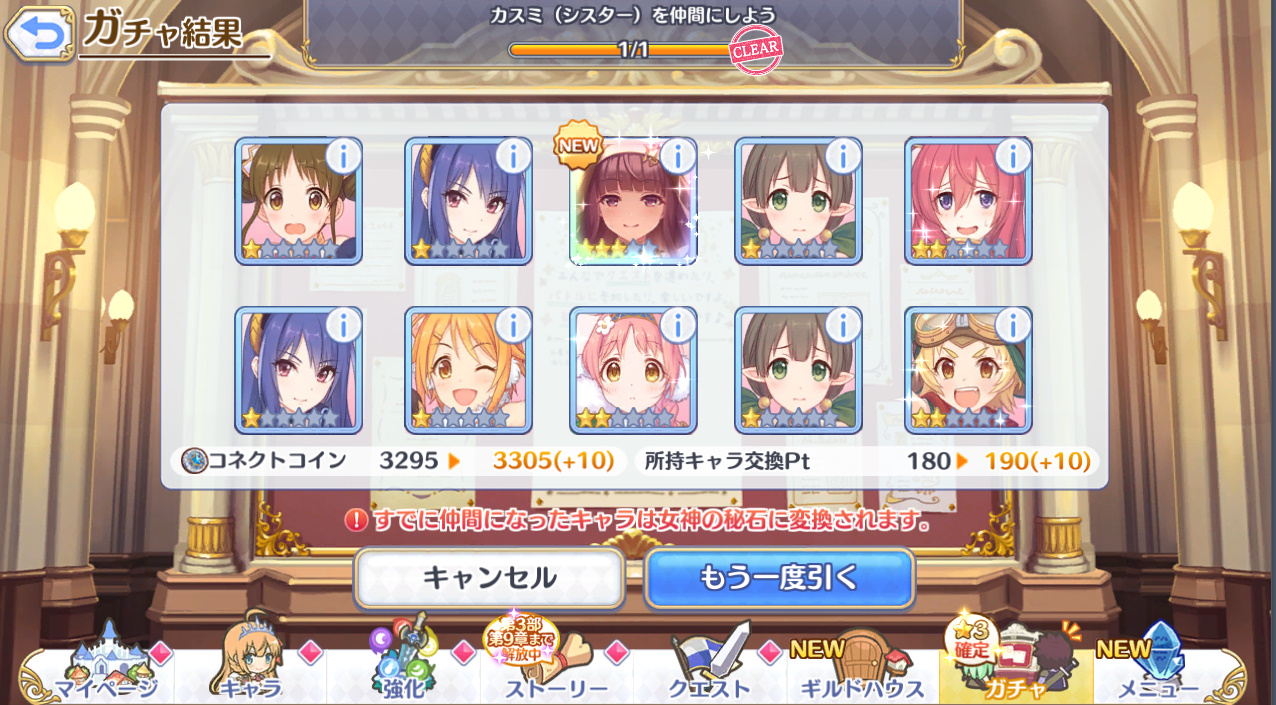Select the ガチャ gacha tab
Screen dimensions: 1276x705
coord(1015,672)
